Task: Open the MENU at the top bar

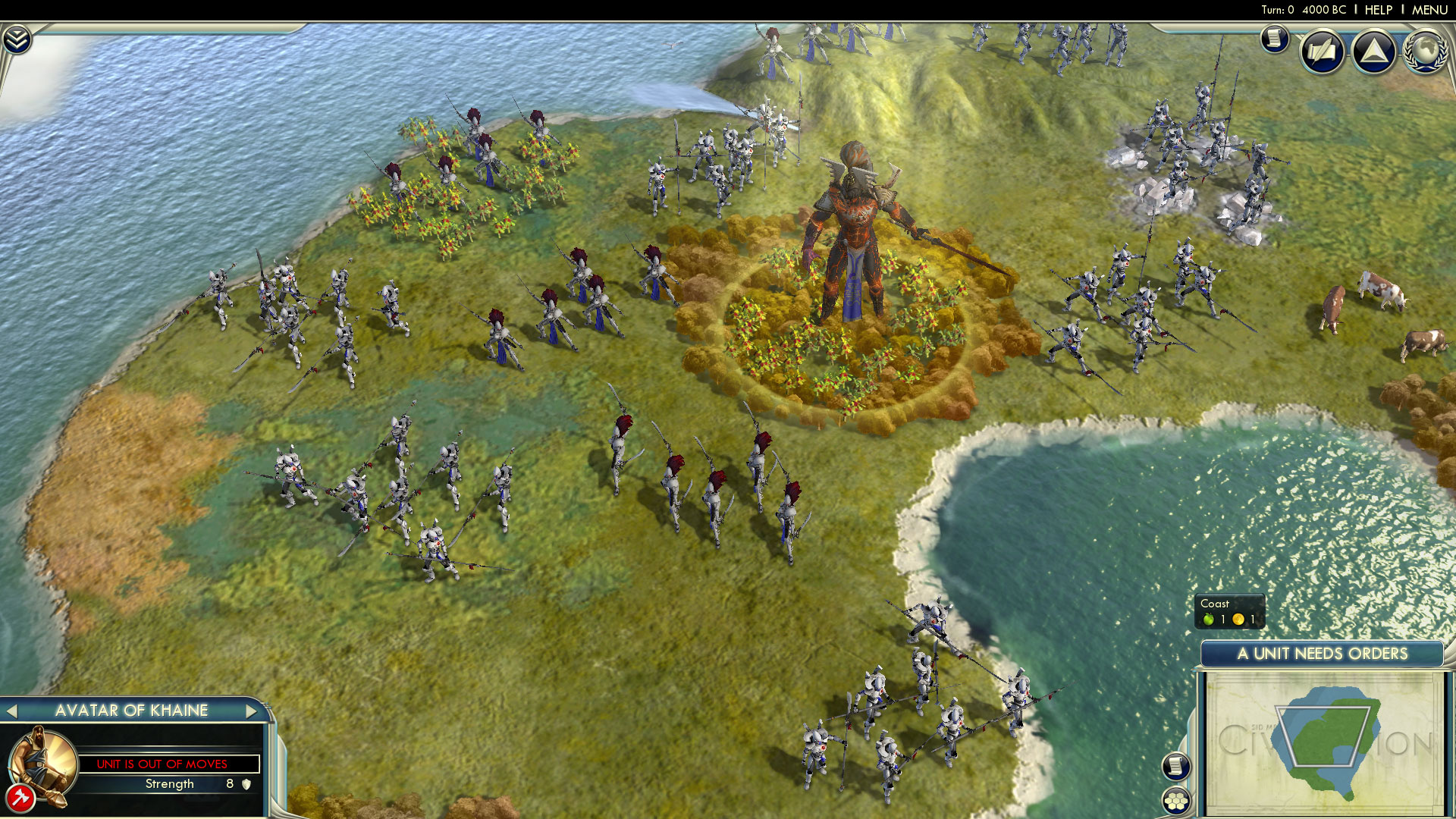Action: pyautogui.click(x=1429, y=10)
